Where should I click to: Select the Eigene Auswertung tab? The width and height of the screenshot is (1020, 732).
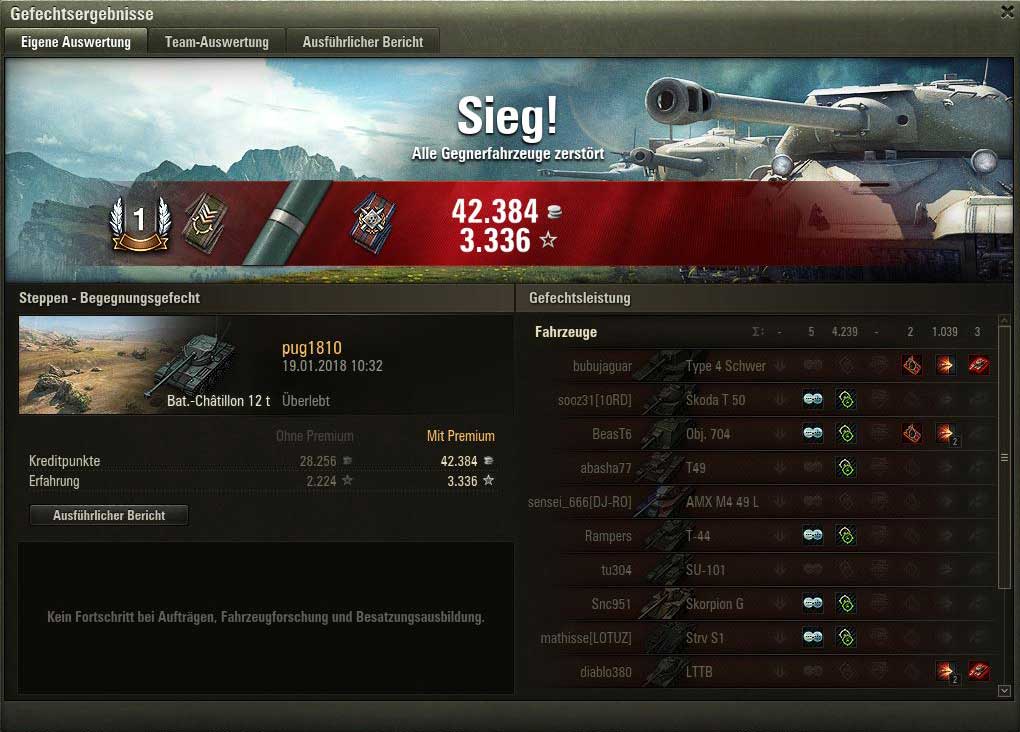[76, 42]
